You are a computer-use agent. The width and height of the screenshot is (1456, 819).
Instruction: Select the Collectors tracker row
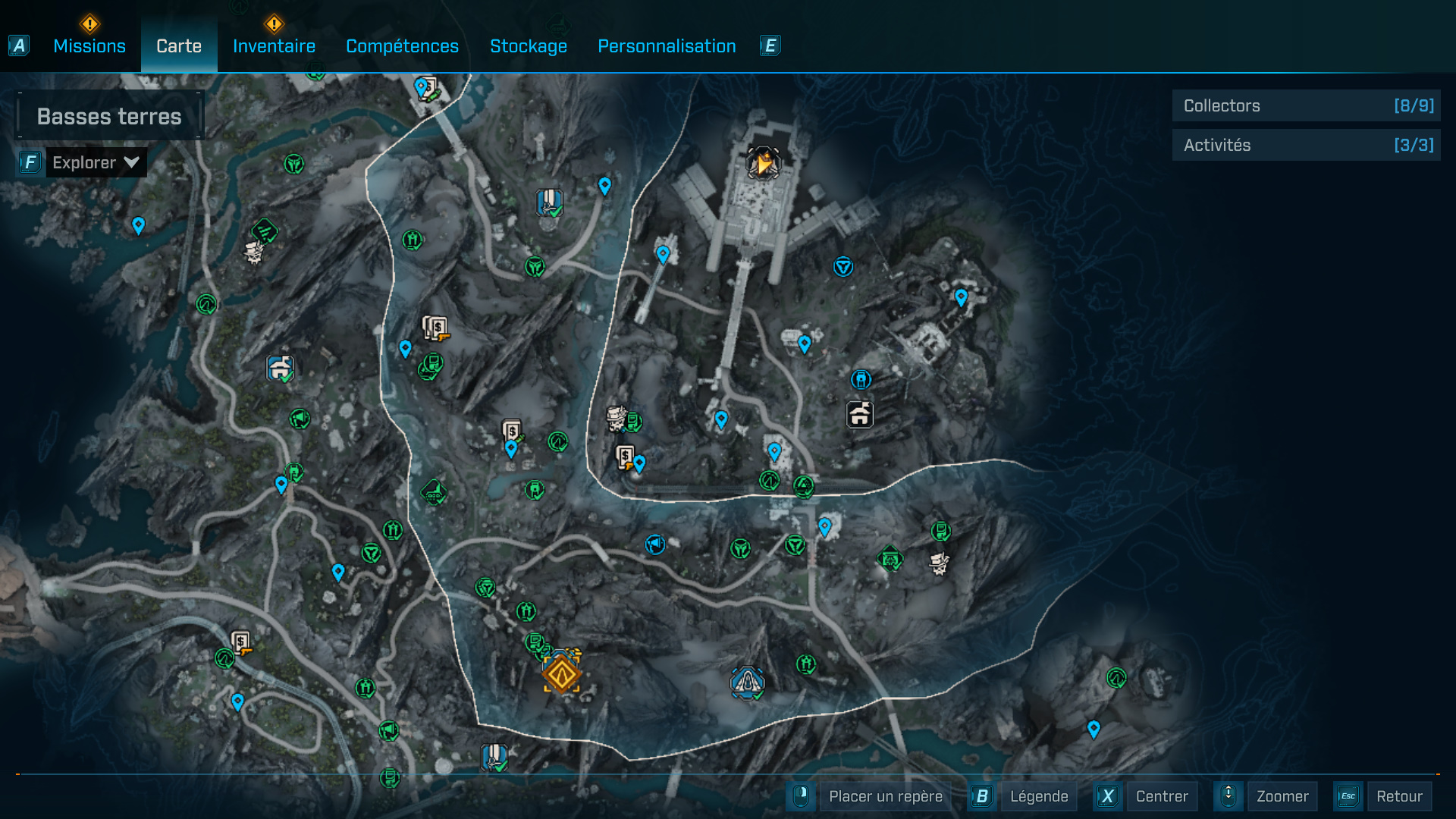coord(1306,106)
